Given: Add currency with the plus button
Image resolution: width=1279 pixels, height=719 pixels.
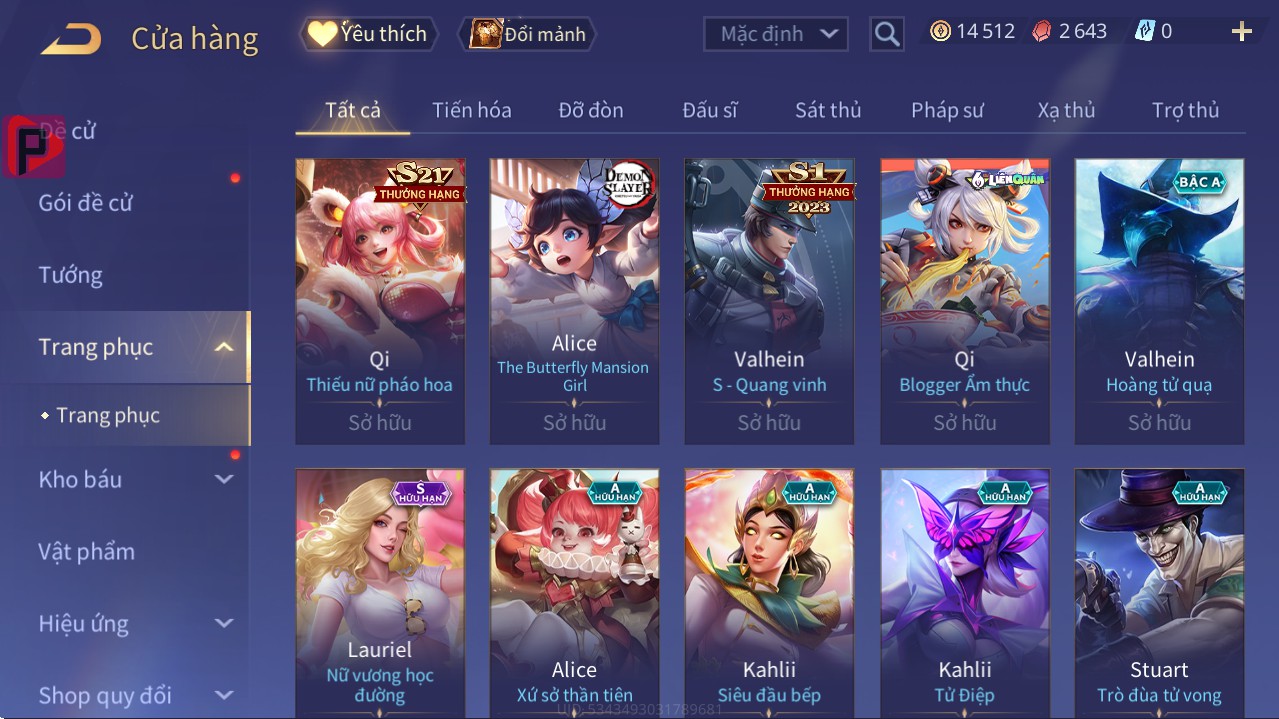Looking at the screenshot, I should 1241,32.
